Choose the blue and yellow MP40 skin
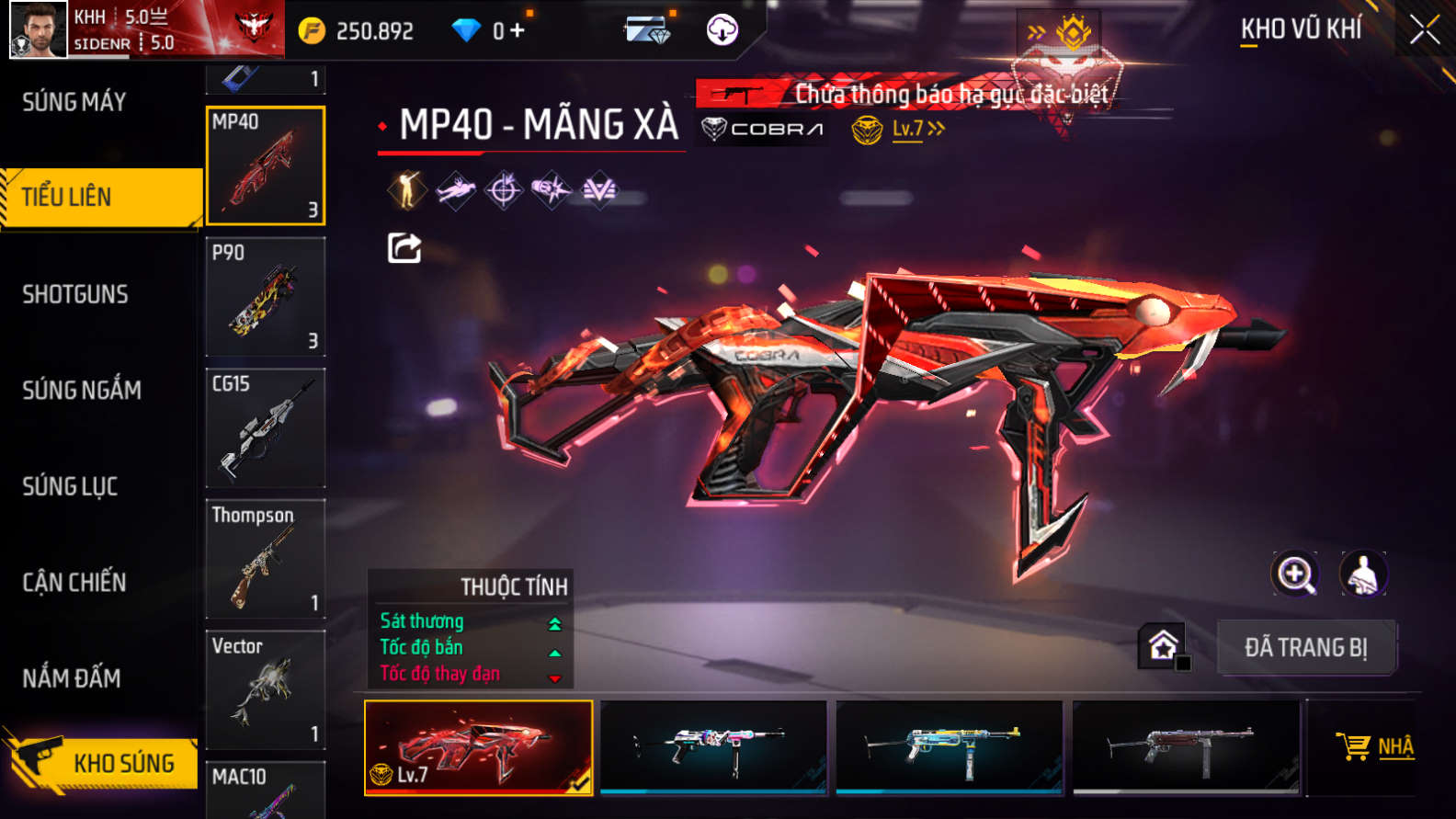The width and height of the screenshot is (1456, 819). 949,746
